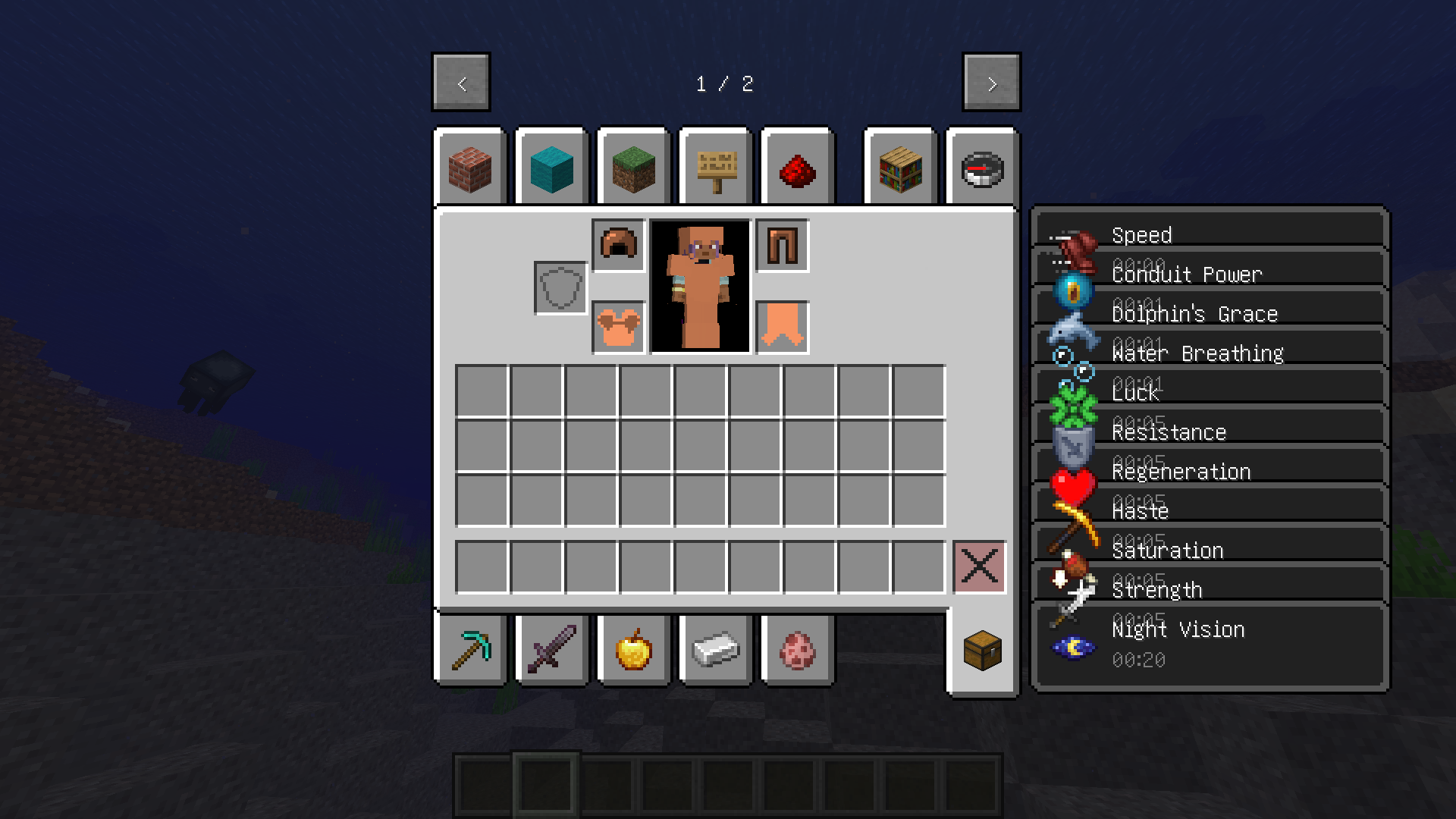Click the destroy item X button
This screenshot has width=1456, height=819.
[979, 564]
